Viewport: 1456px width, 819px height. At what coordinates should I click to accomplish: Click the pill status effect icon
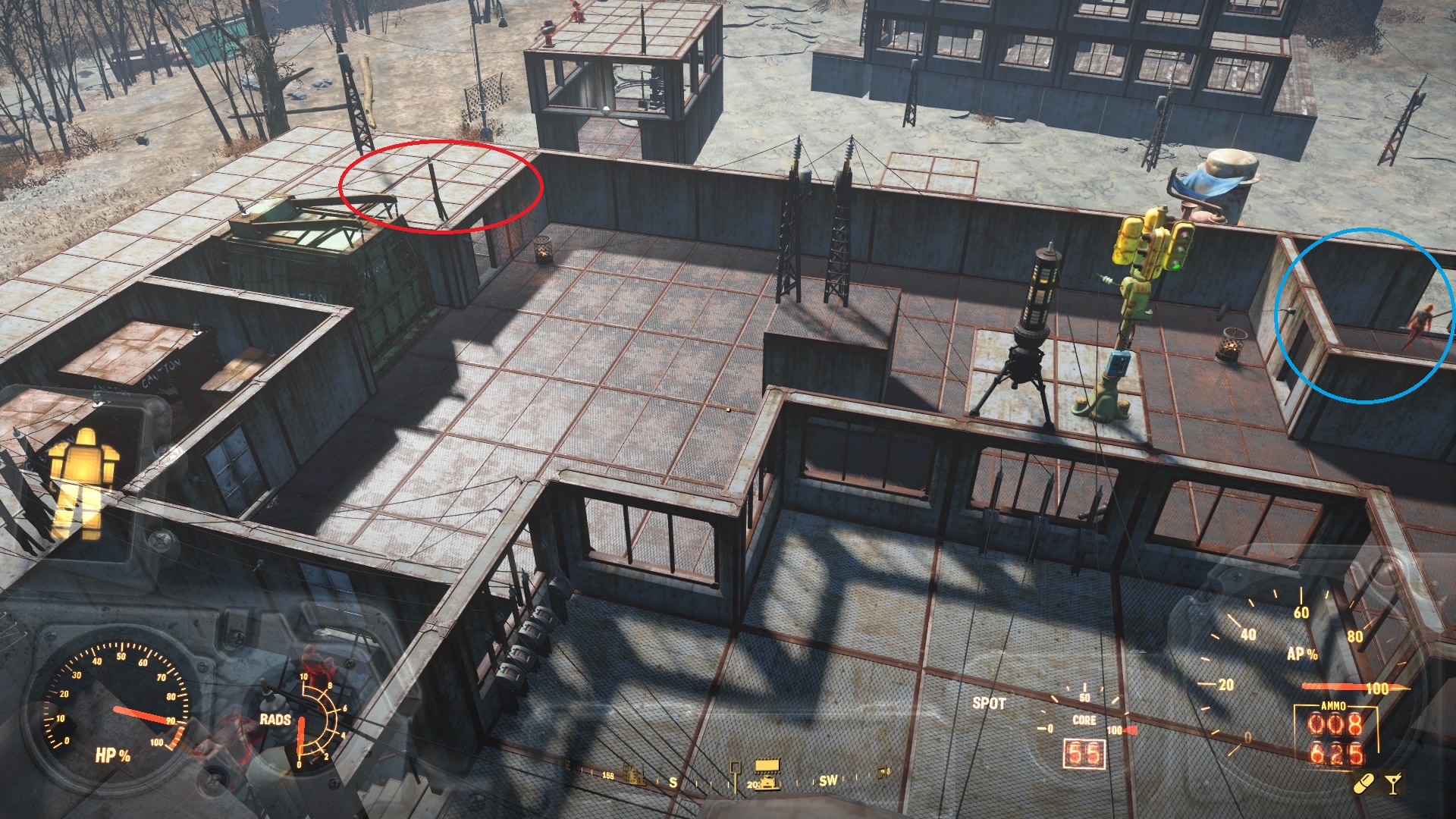[x=1361, y=785]
